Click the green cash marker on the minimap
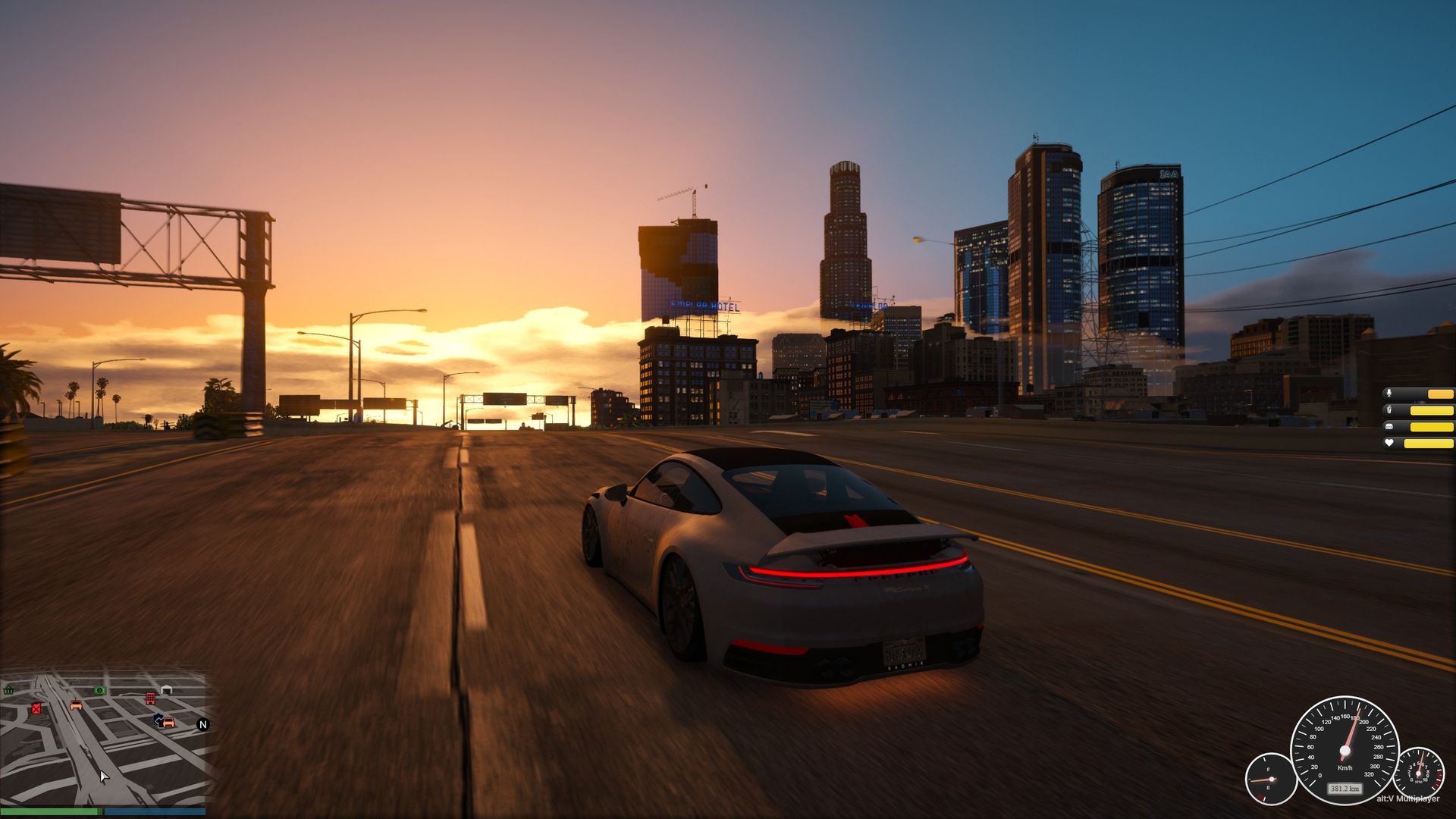Image resolution: width=1456 pixels, height=819 pixels. pos(99,690)
